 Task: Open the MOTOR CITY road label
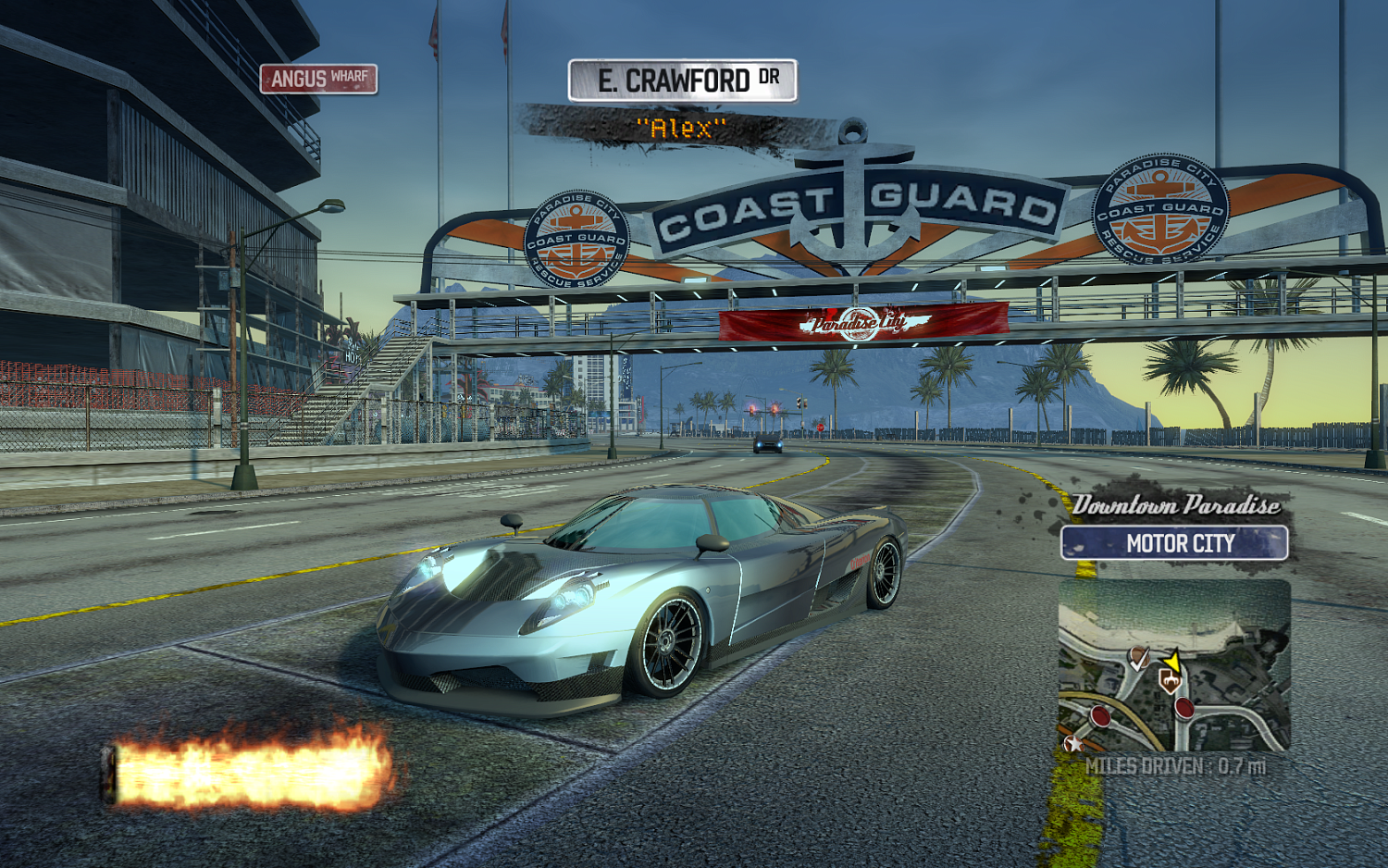[x=1177, y=543]
